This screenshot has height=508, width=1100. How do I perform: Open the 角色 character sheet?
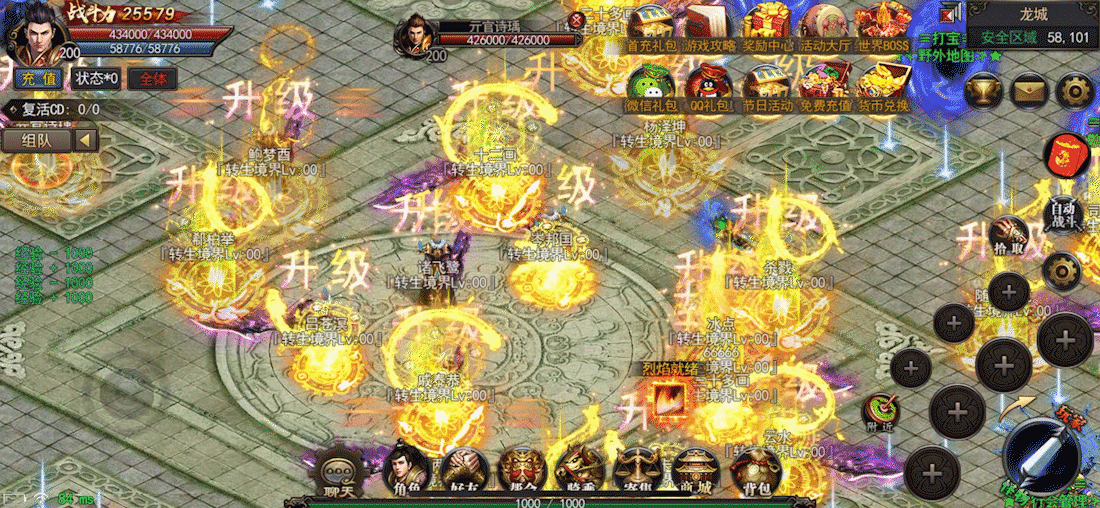tap(405, 471)
